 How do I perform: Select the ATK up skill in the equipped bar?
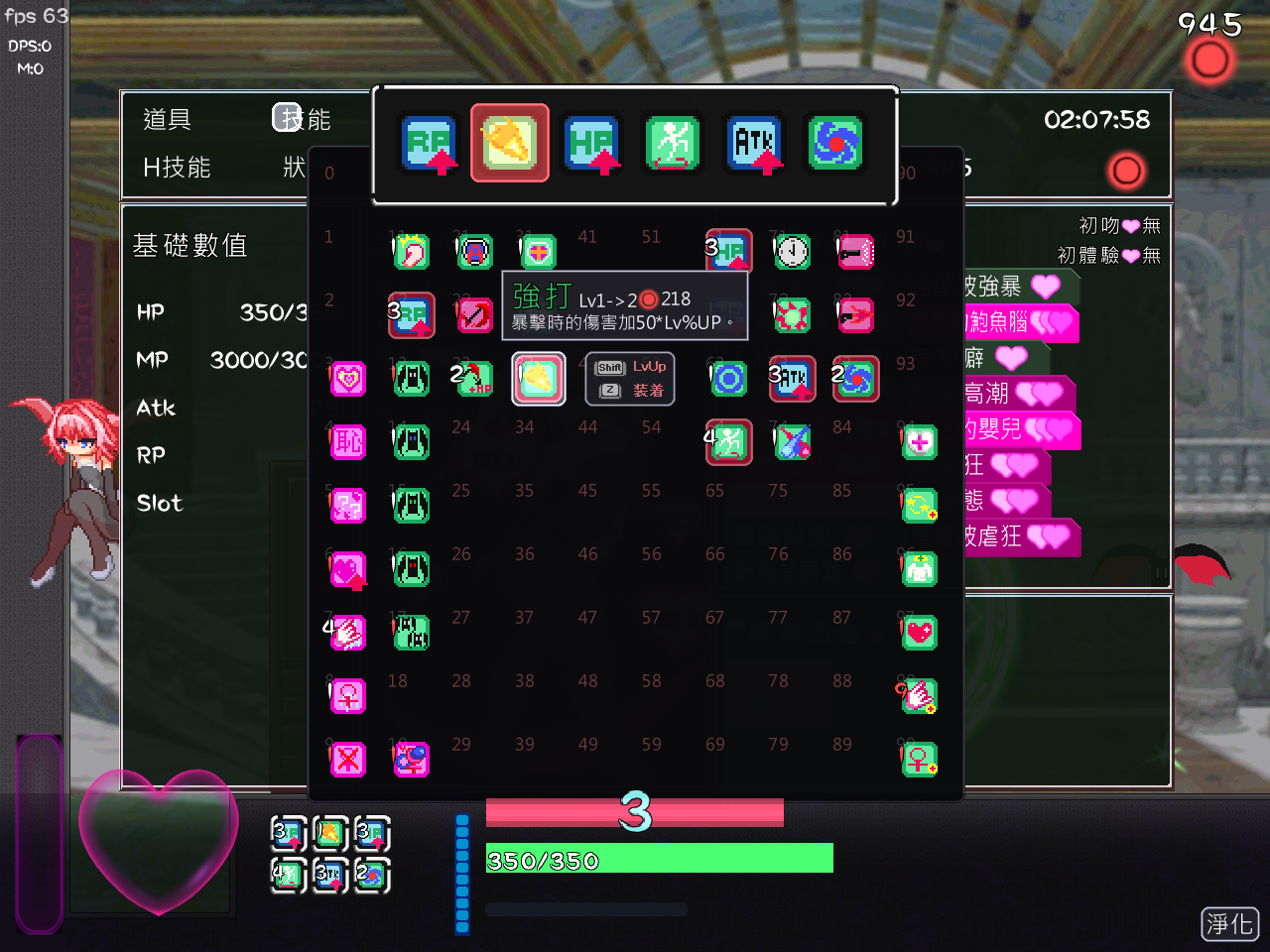click(x=754, y=144)
